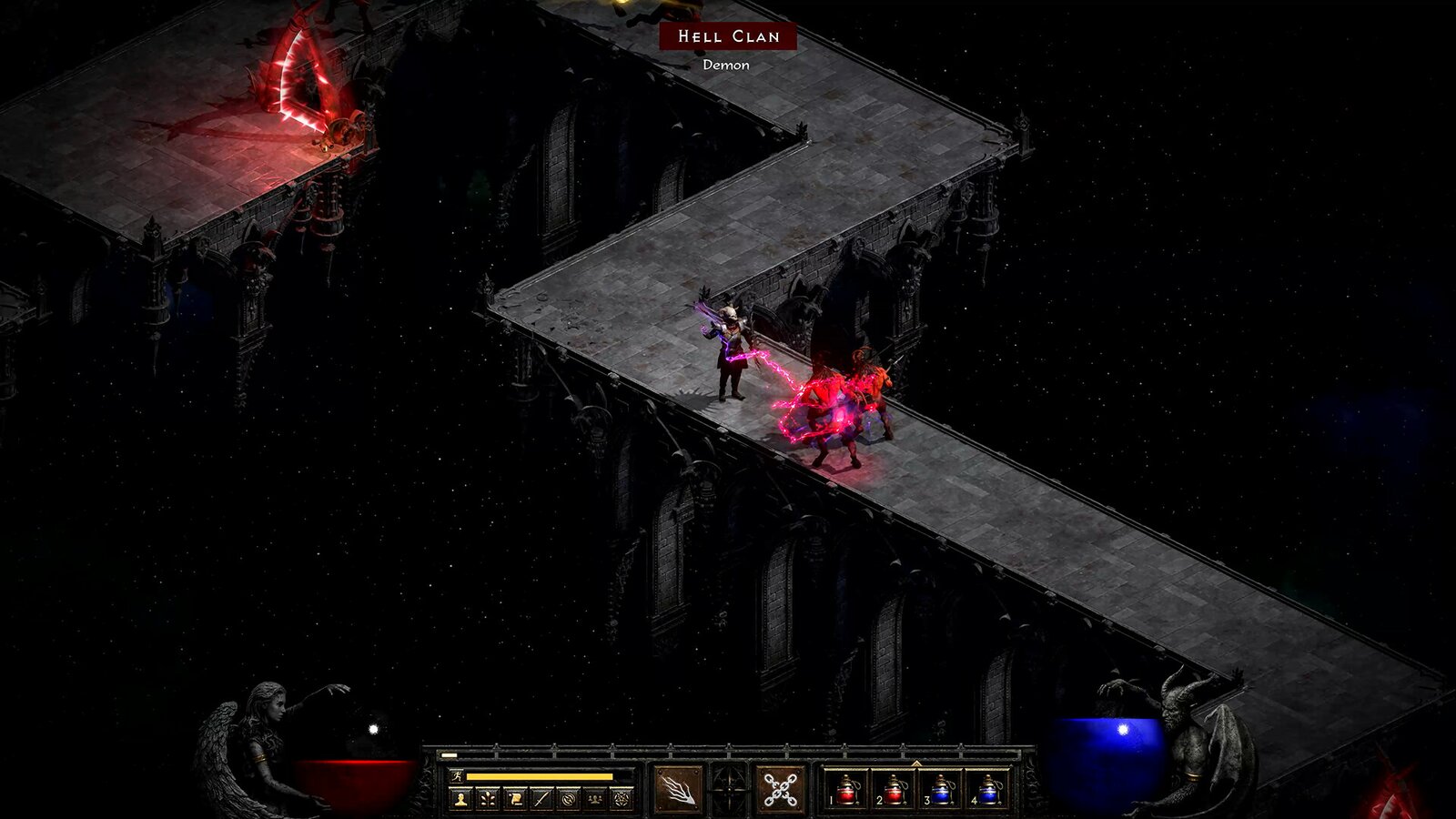Viewport: 1456px width, 819px height.
Task: Open the party screen people icon
Action: (x=594, y=798)
